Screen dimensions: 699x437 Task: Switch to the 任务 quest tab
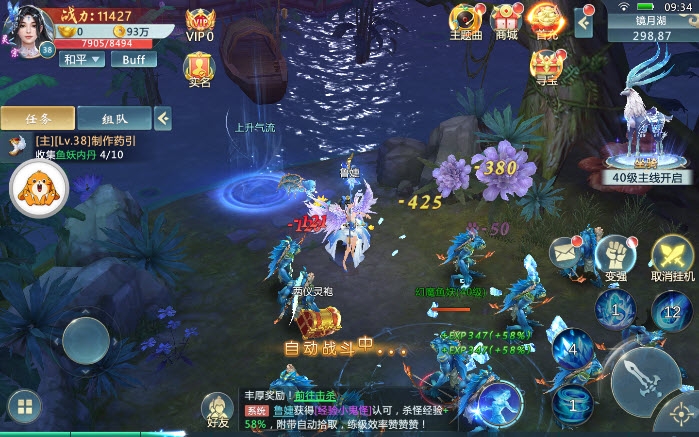coord(37,118)
